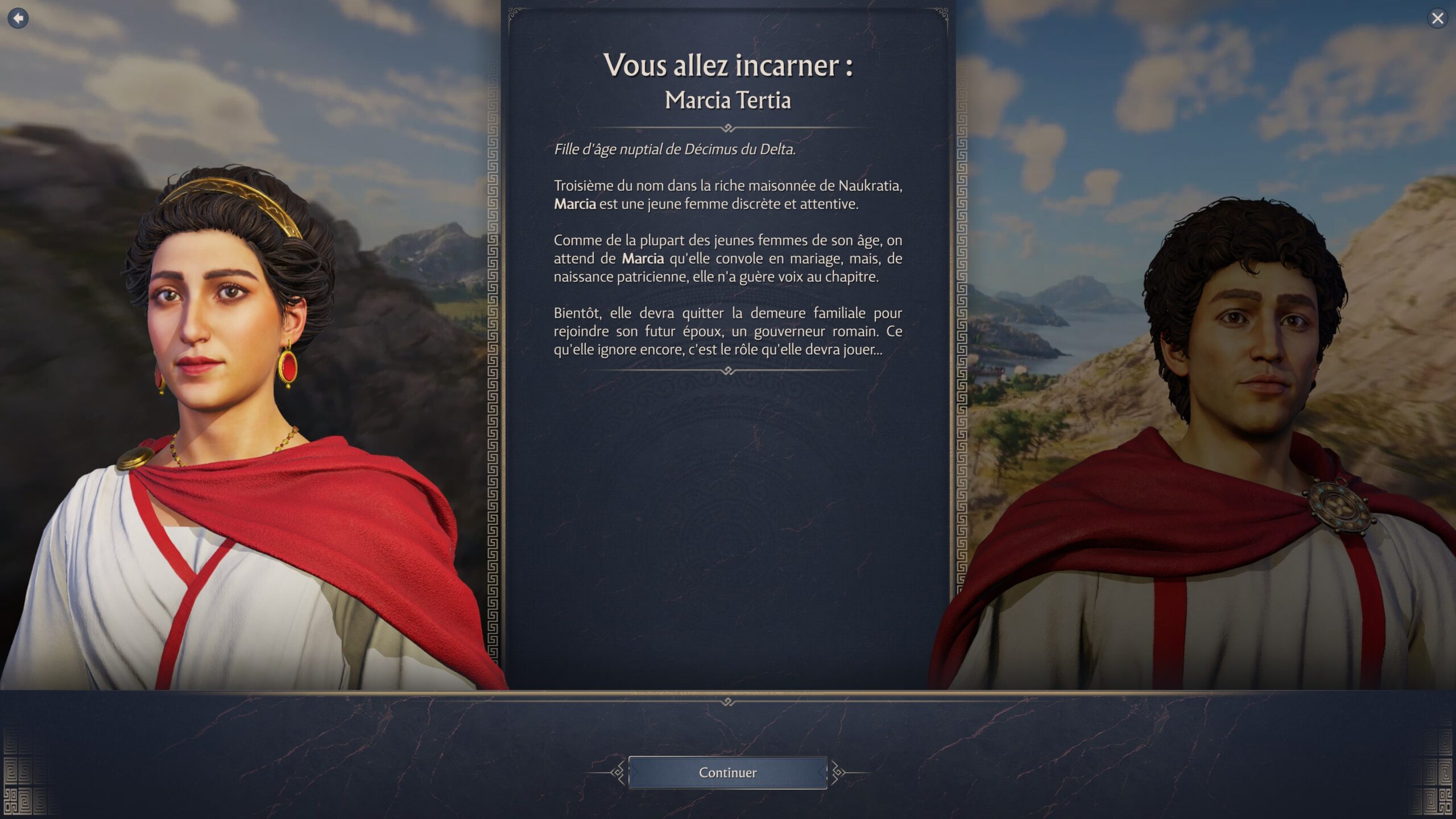This screenshot has height=819, width=1456.
Task: Click the Continuer button
Action: (x=727, y=772)
